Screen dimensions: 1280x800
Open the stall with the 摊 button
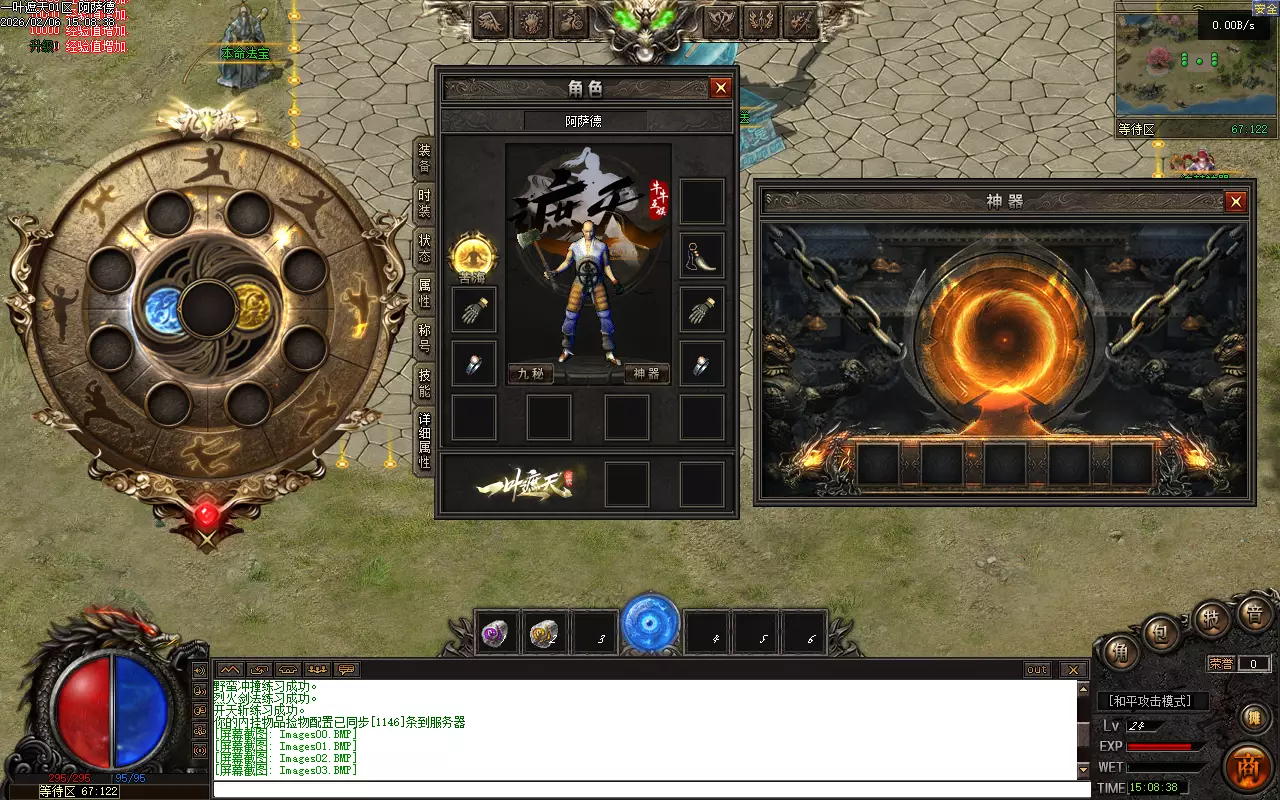[x=1252, y=717]
